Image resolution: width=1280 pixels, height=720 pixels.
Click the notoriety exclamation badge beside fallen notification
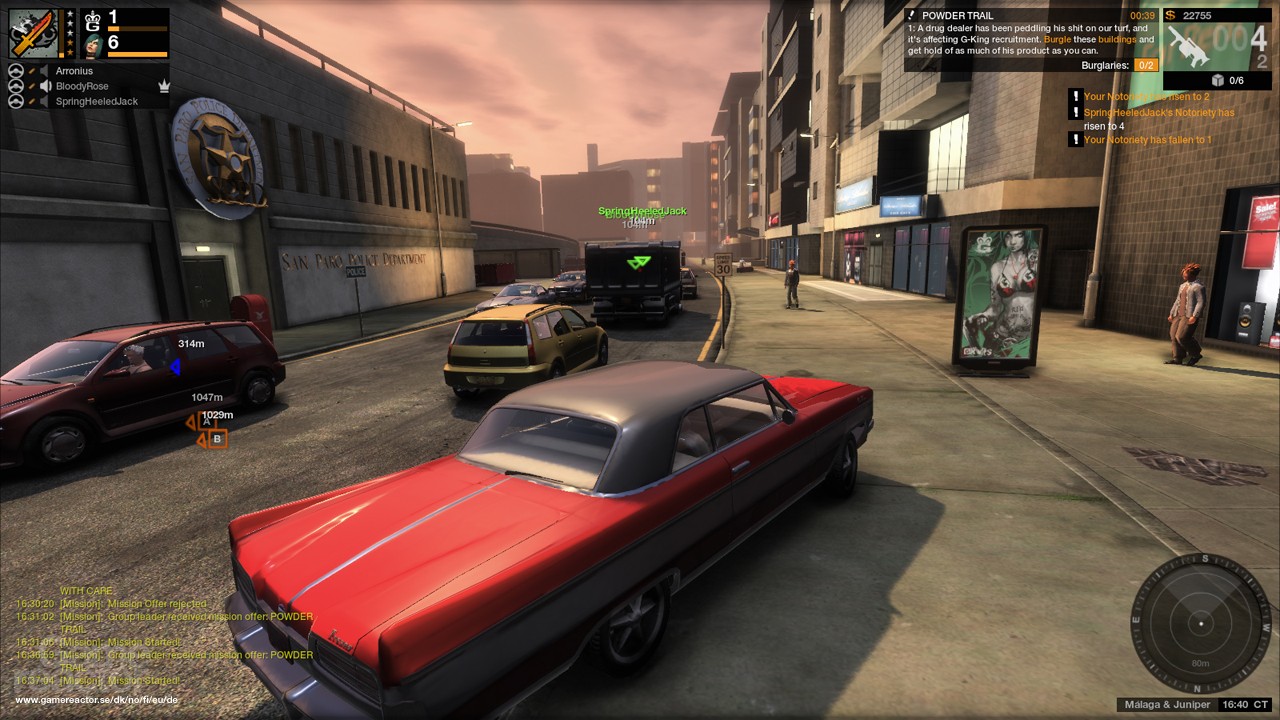(1075, 140)
